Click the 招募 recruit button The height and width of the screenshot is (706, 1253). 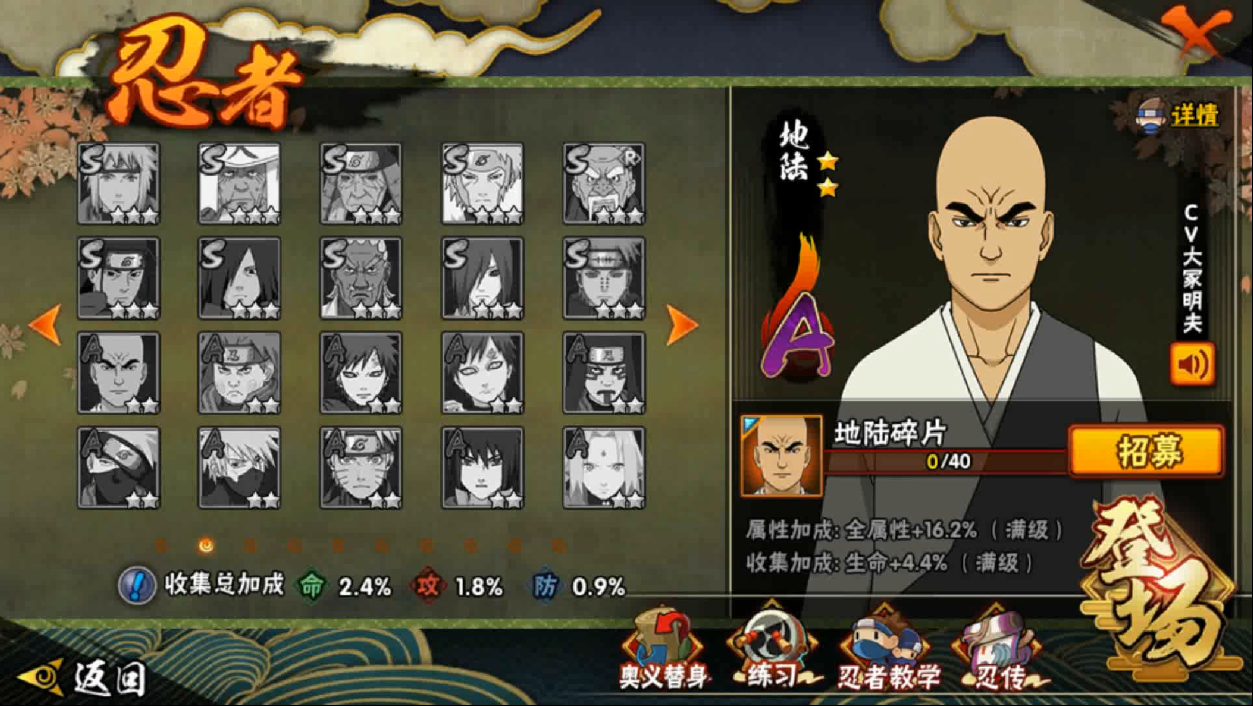click(x=1145, y=452)
